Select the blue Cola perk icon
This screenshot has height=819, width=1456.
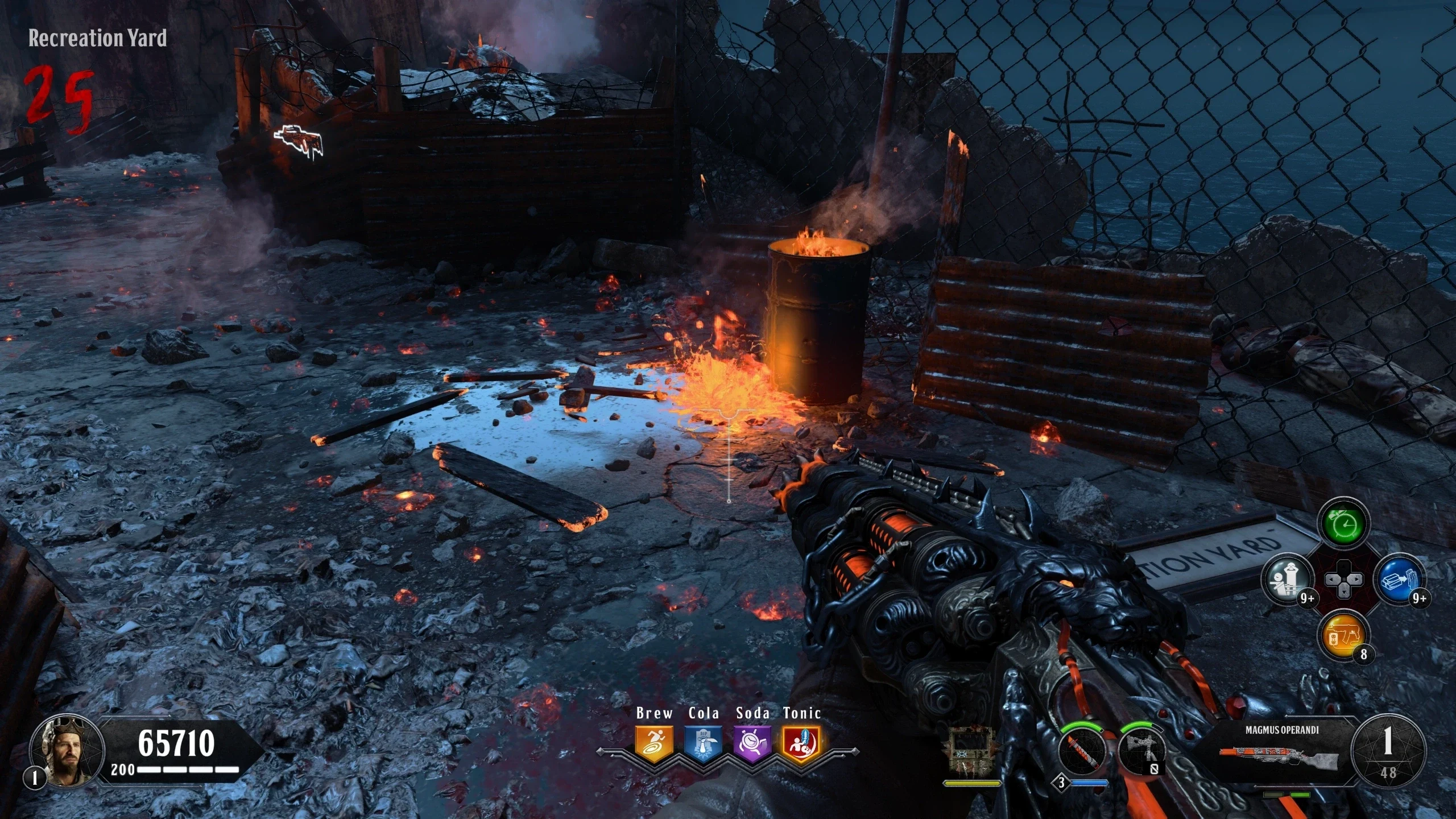[704, 744]
